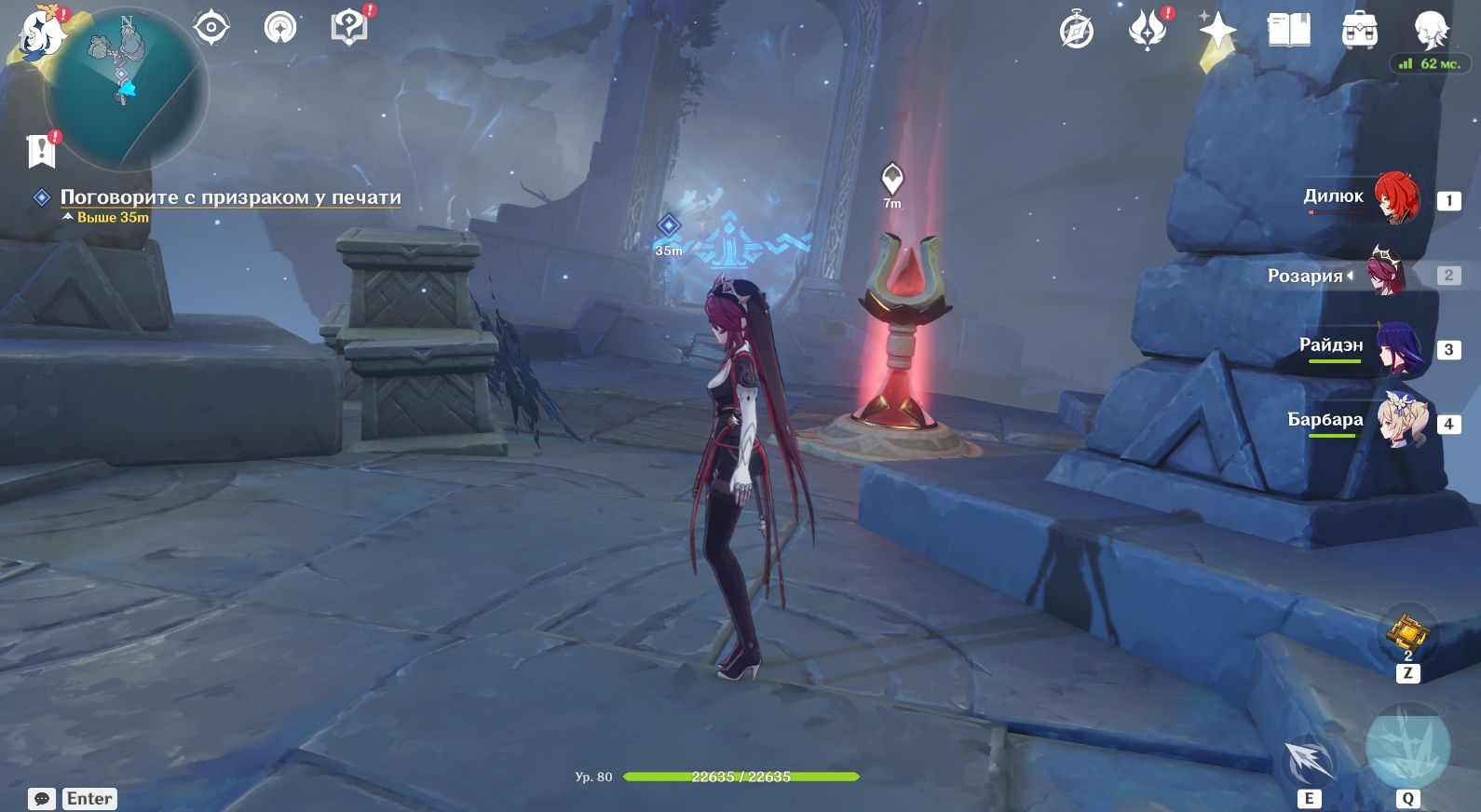Open the circular minimap
The image size is (1481, 812).
point(126,89)
